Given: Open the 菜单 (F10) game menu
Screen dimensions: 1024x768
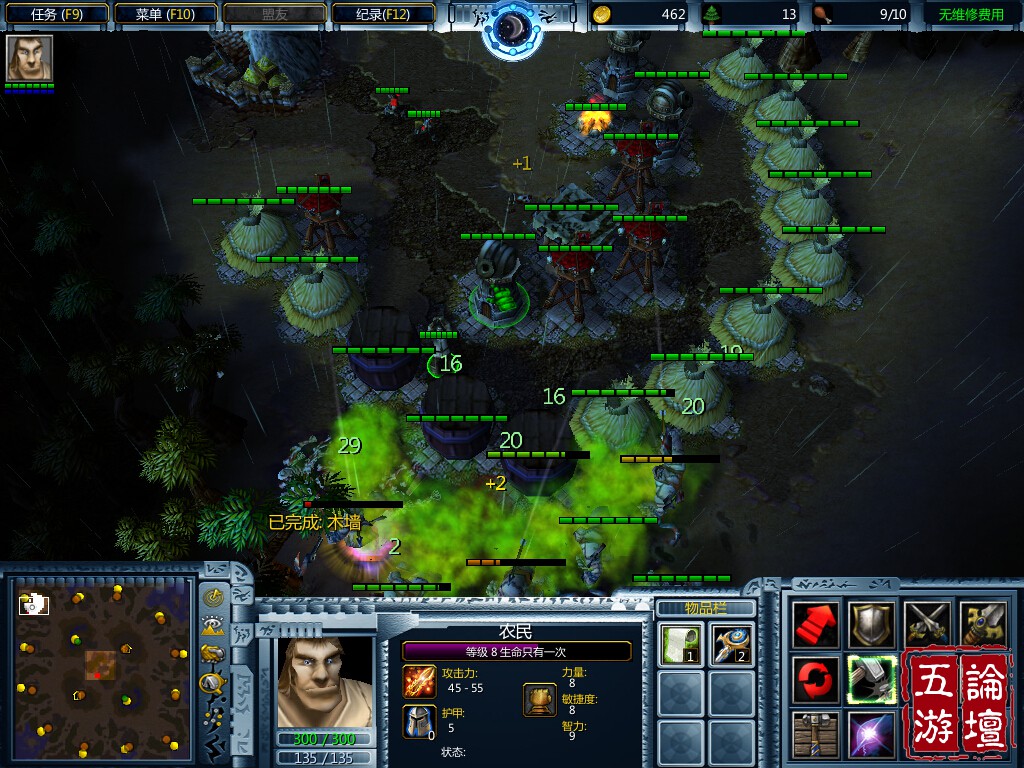Looking at the screenshot, I should (165, 14).
